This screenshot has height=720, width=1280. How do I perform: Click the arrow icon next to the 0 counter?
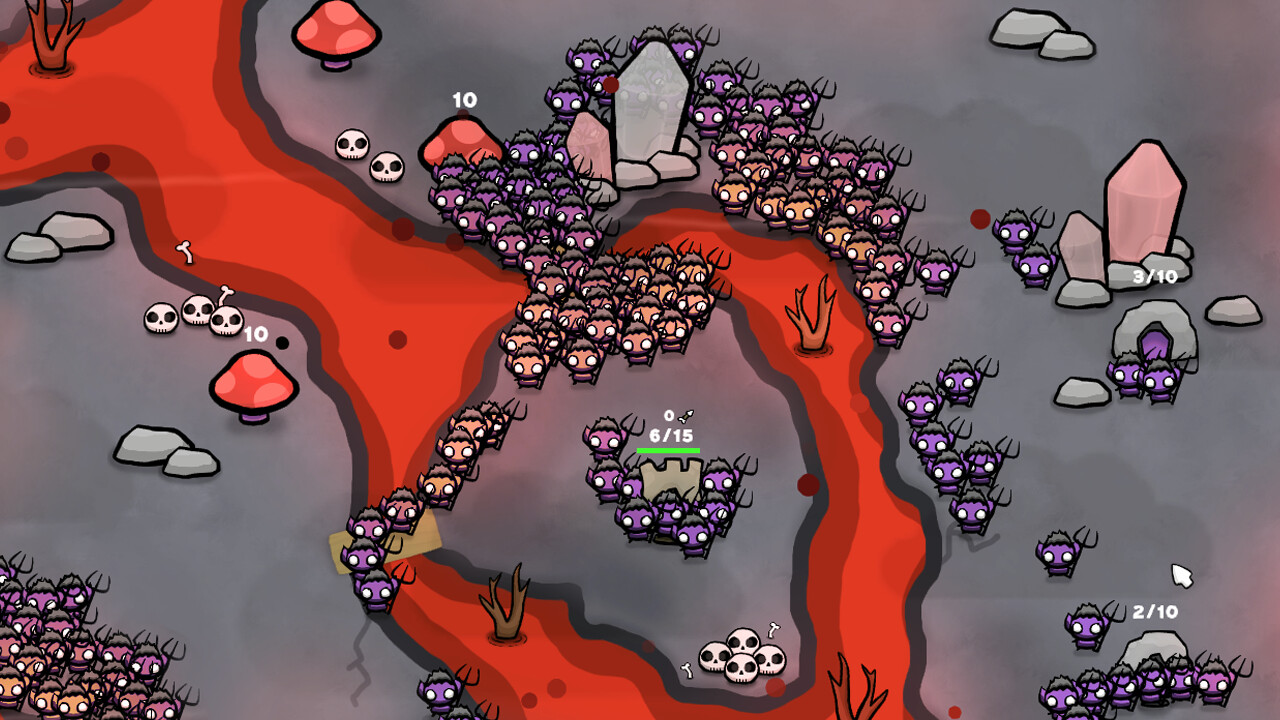pyautogui.click(x=684, y=415)
